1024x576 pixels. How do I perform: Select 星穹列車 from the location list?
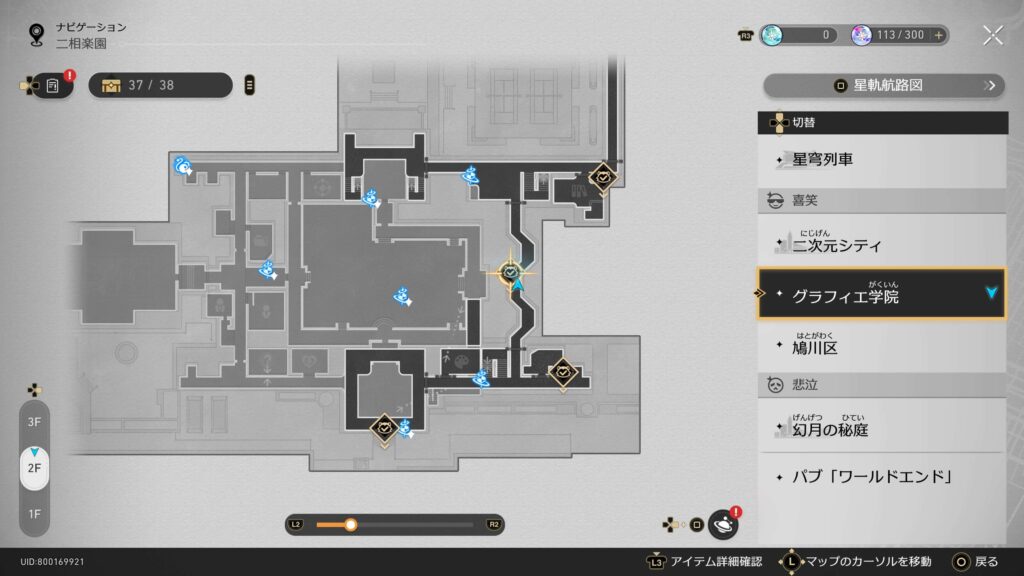point(882,159)
